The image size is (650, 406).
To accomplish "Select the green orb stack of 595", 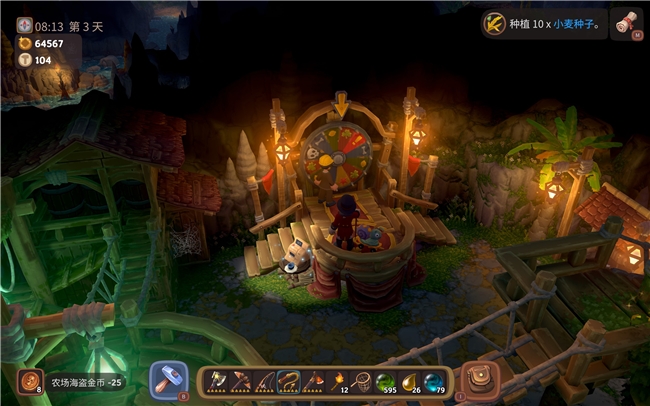I will coord(386,381).
